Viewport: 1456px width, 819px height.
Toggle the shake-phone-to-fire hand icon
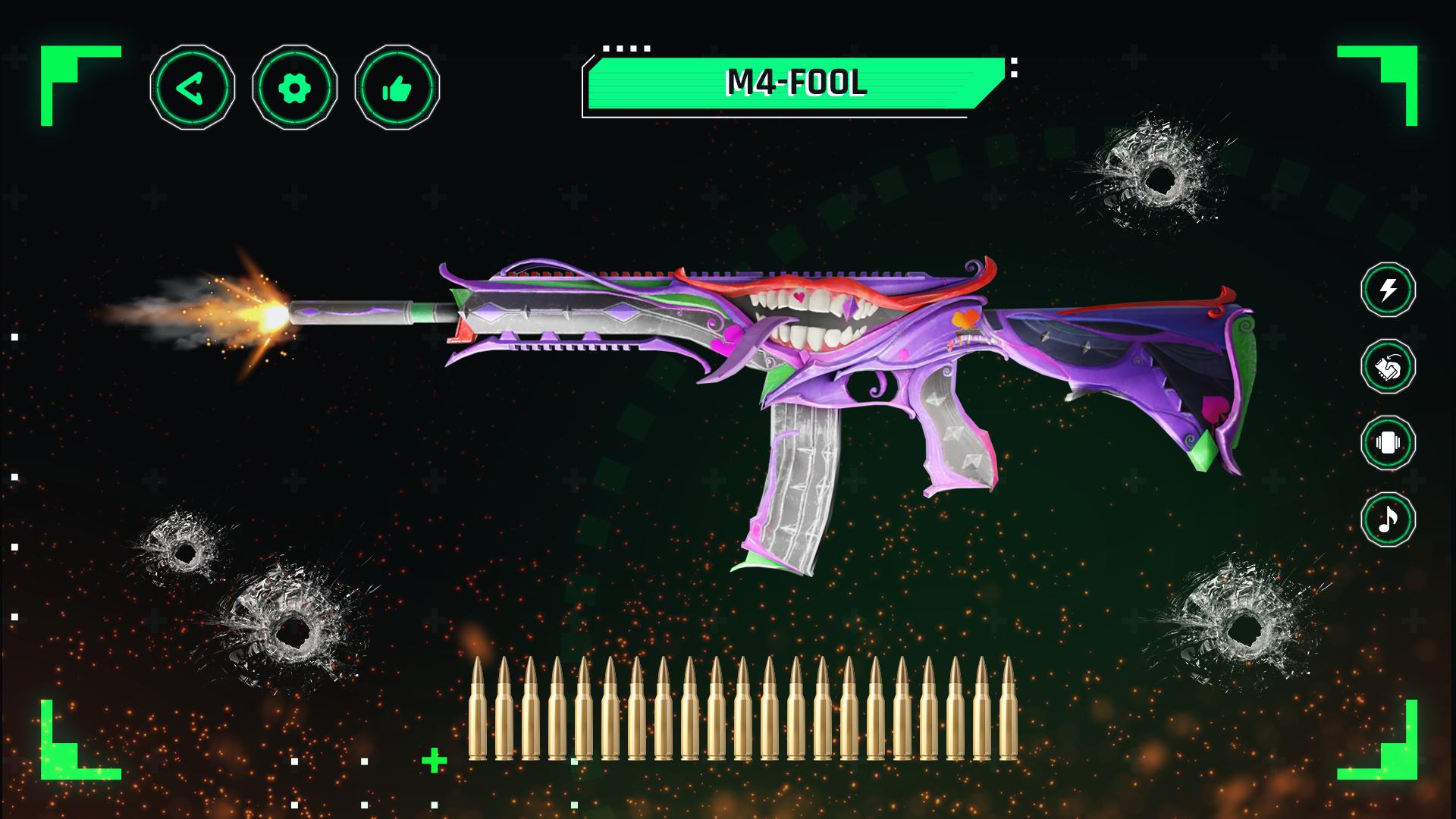click(1388, 367)
